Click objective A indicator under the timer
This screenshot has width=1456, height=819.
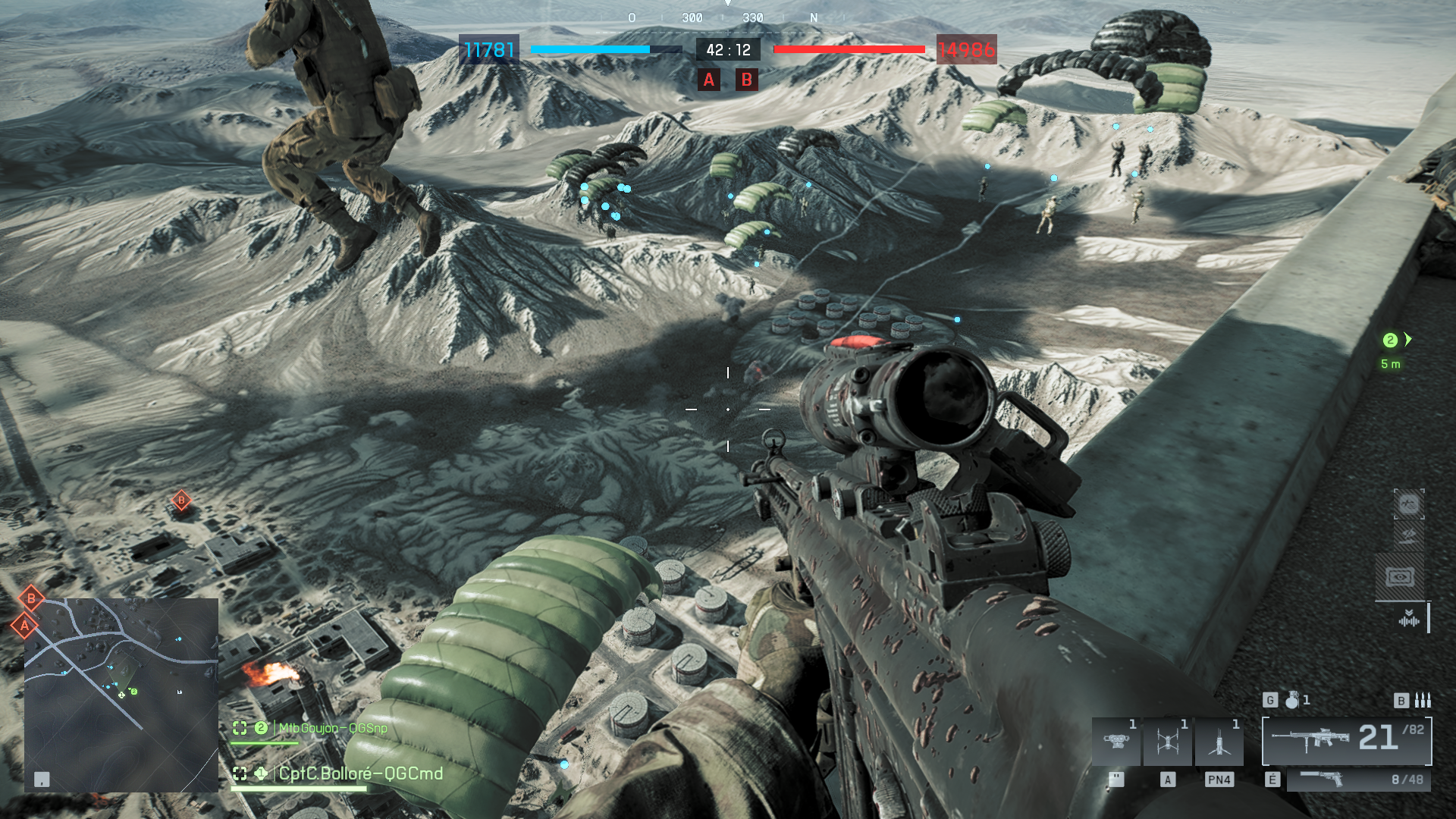coord(709,80)
